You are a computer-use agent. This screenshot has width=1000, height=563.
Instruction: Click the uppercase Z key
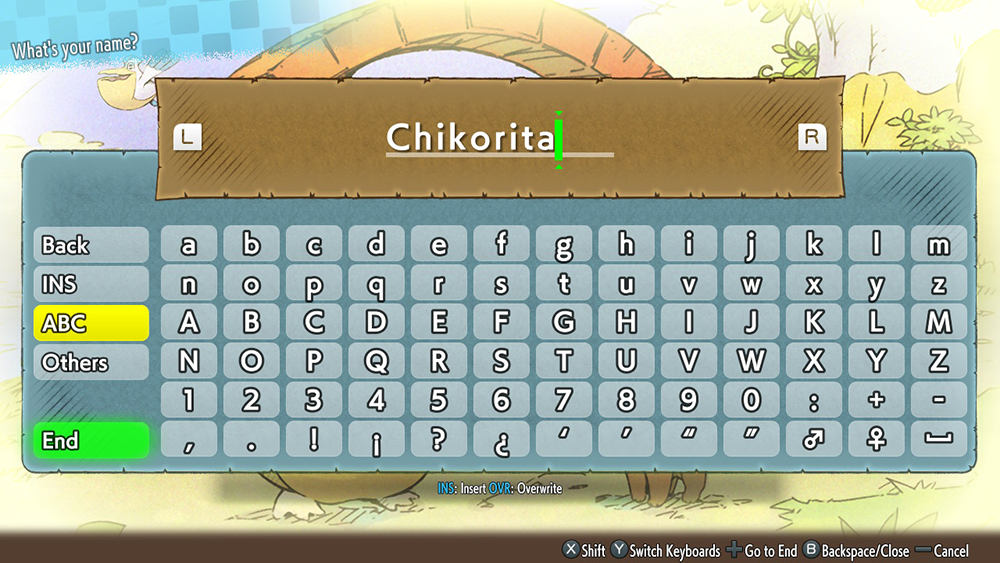click(938, 362)
